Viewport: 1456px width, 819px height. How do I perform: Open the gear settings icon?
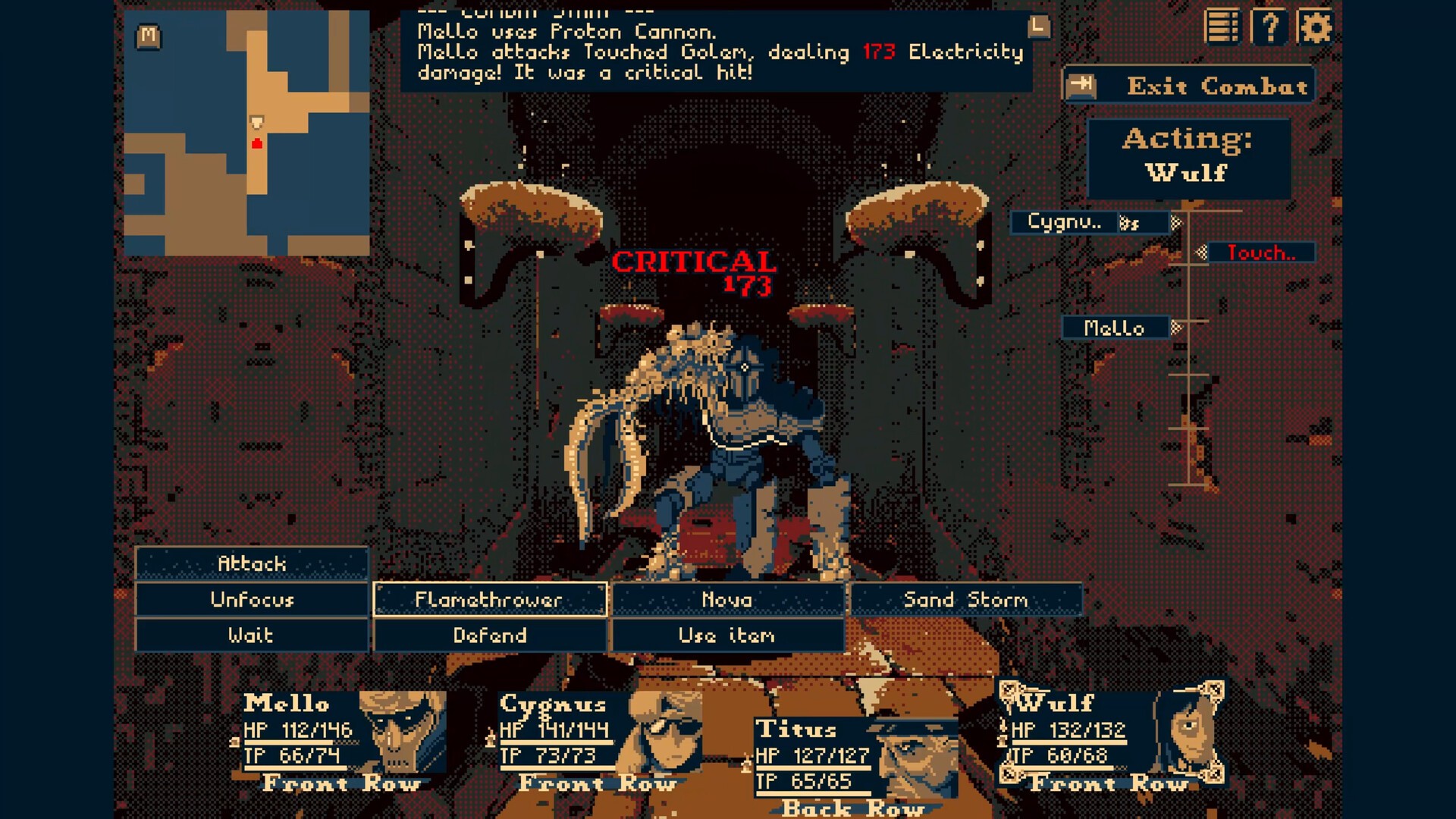tap(1314, 28)
